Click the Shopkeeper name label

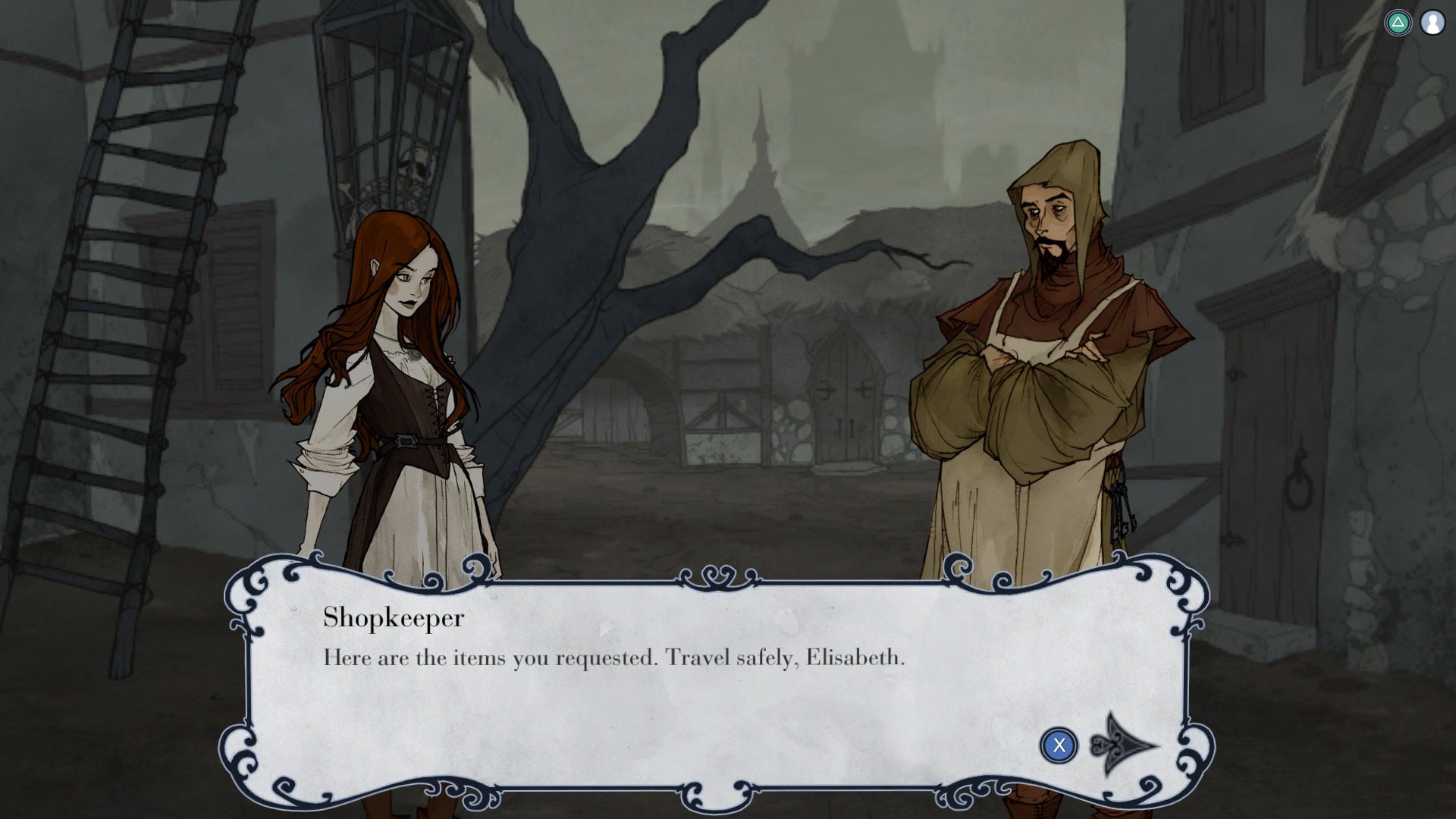[x=393, y=618]
